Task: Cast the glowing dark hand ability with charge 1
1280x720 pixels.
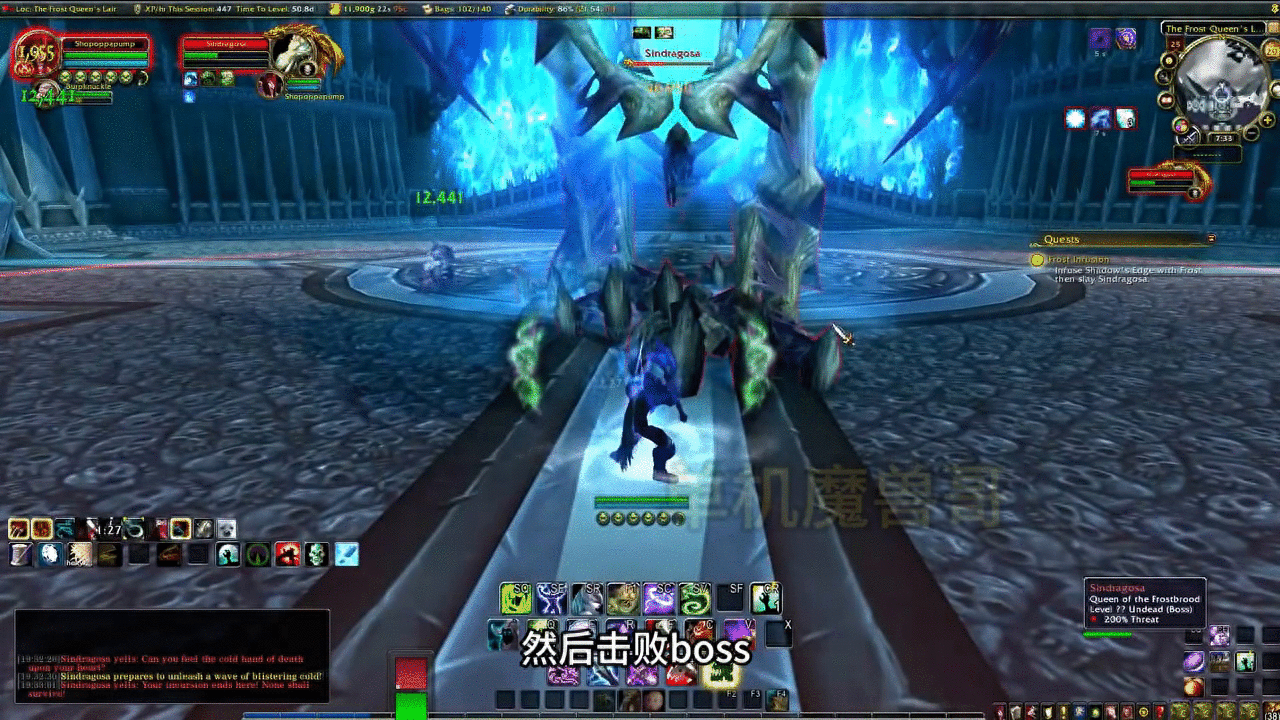Action: point(766,598)
